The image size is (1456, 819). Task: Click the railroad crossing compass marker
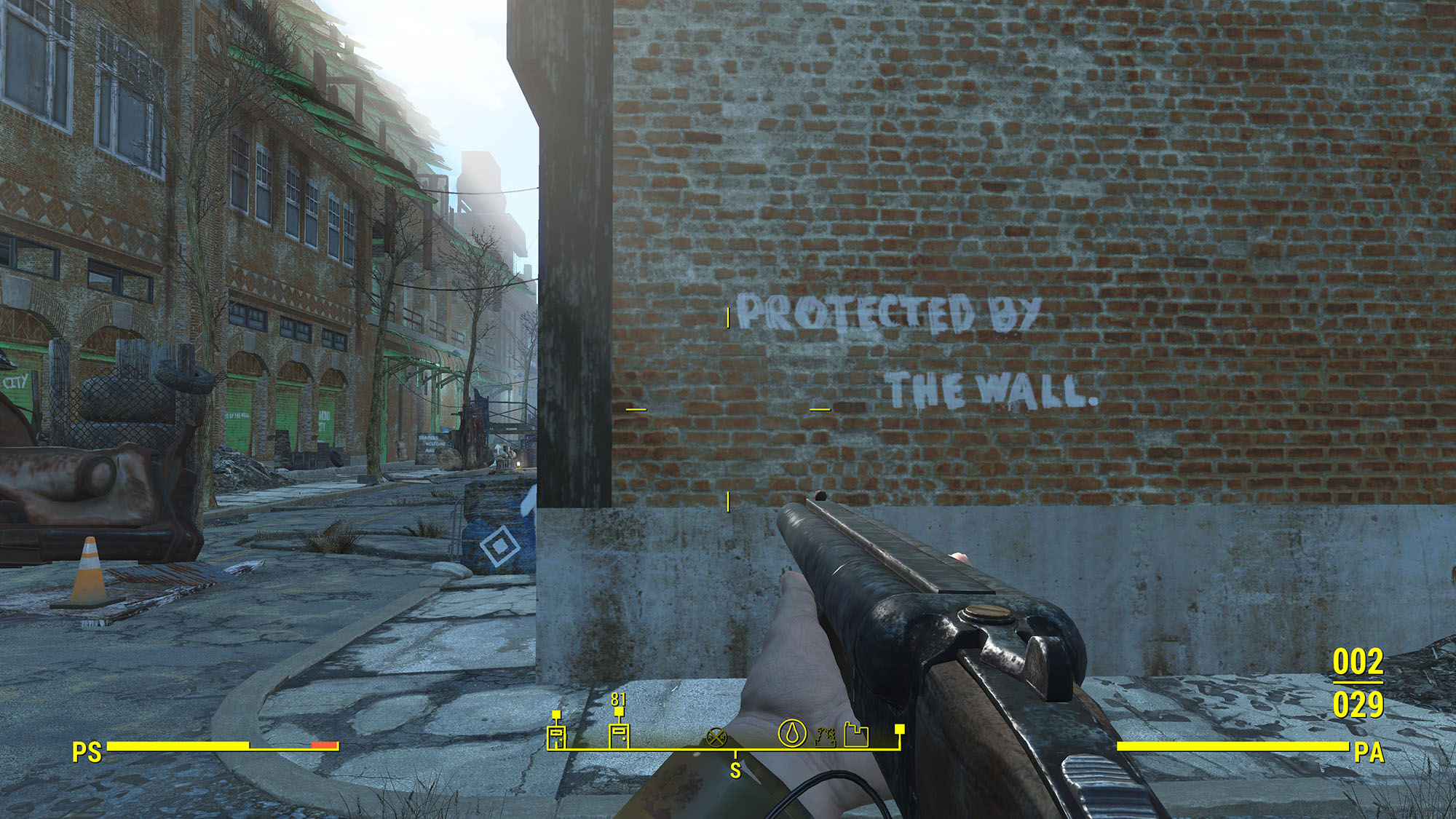pyautogui.click(x=716, y=737)
